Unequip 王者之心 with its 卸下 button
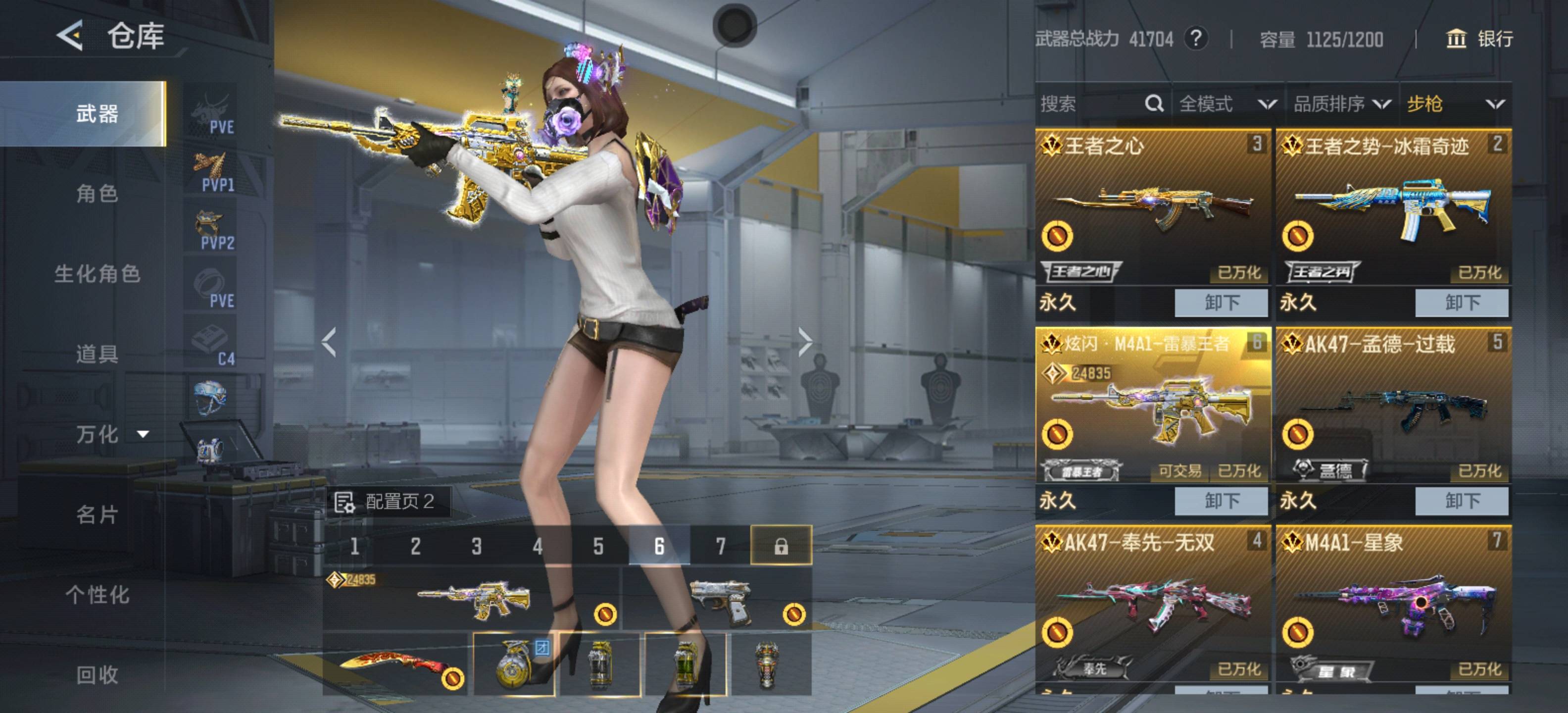Viewport: 1568px width, 713px height. pos(1221,303)
